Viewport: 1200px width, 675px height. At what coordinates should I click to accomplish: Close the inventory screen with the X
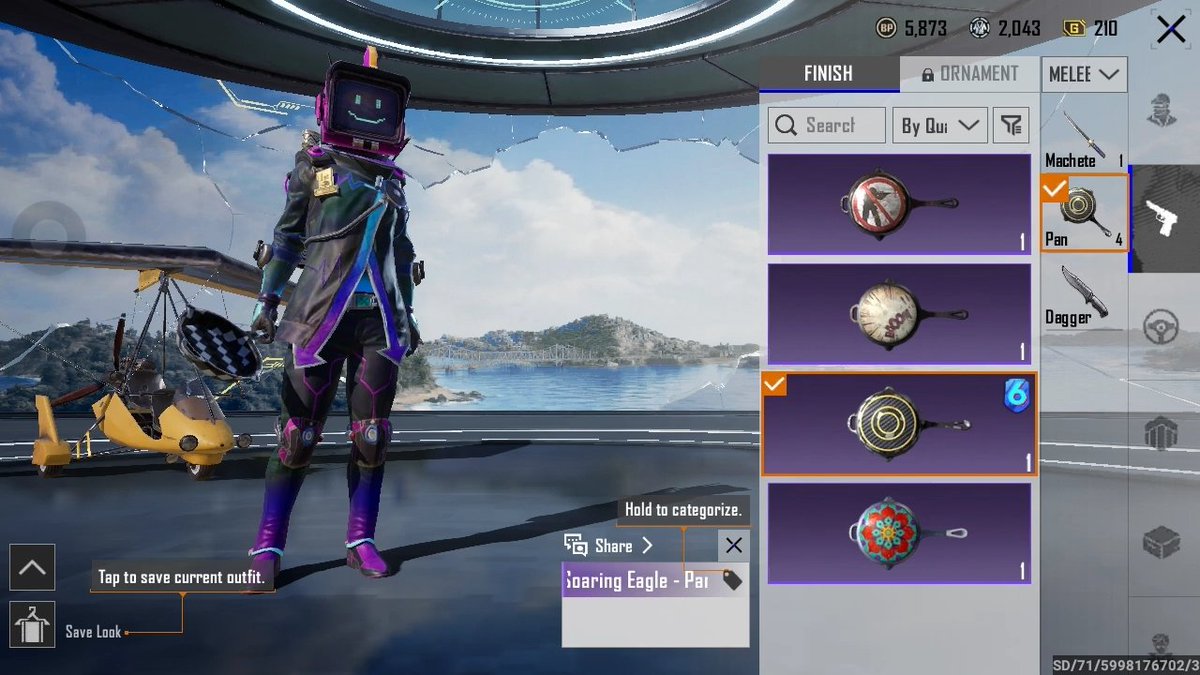coord(1170,30)
